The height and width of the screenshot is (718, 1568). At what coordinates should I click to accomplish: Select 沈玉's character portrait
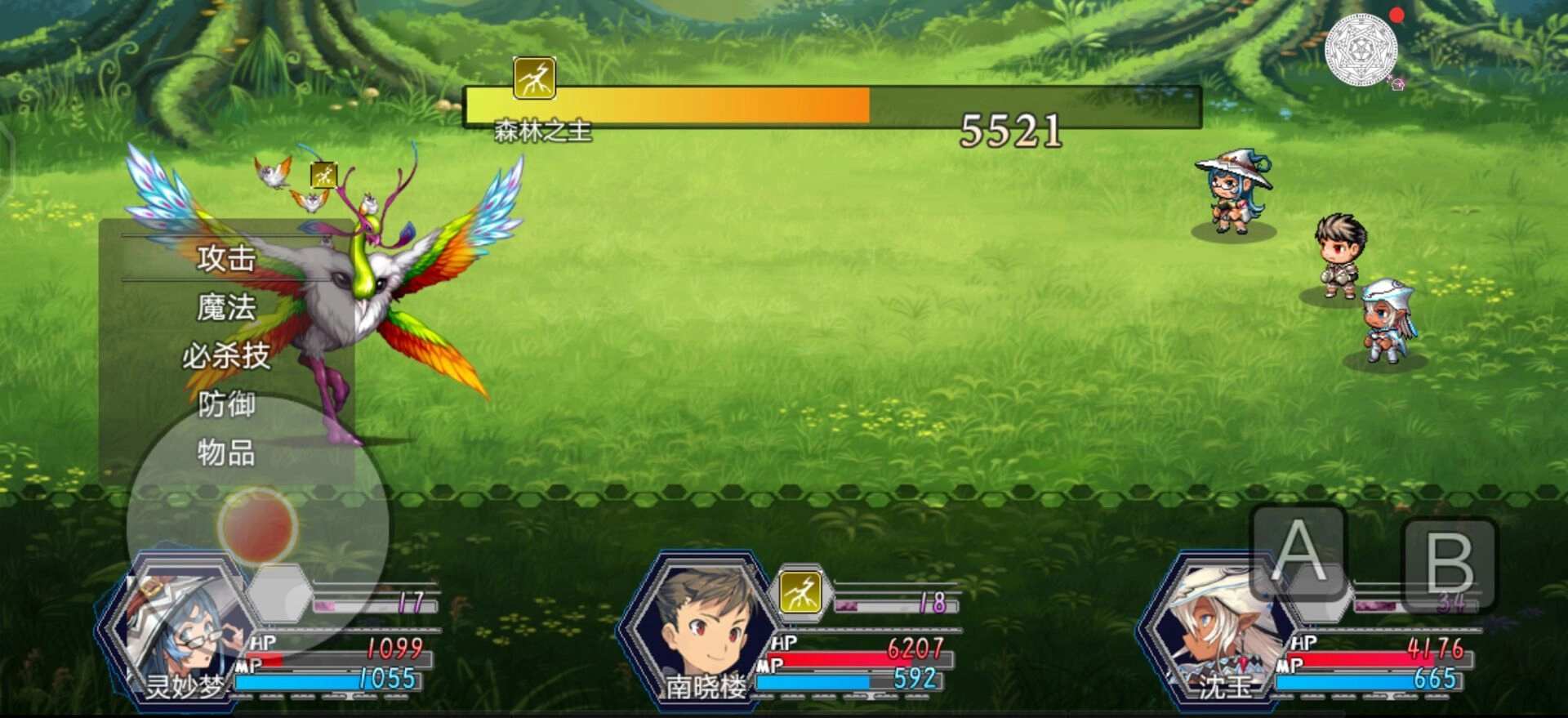(1215, 631)
